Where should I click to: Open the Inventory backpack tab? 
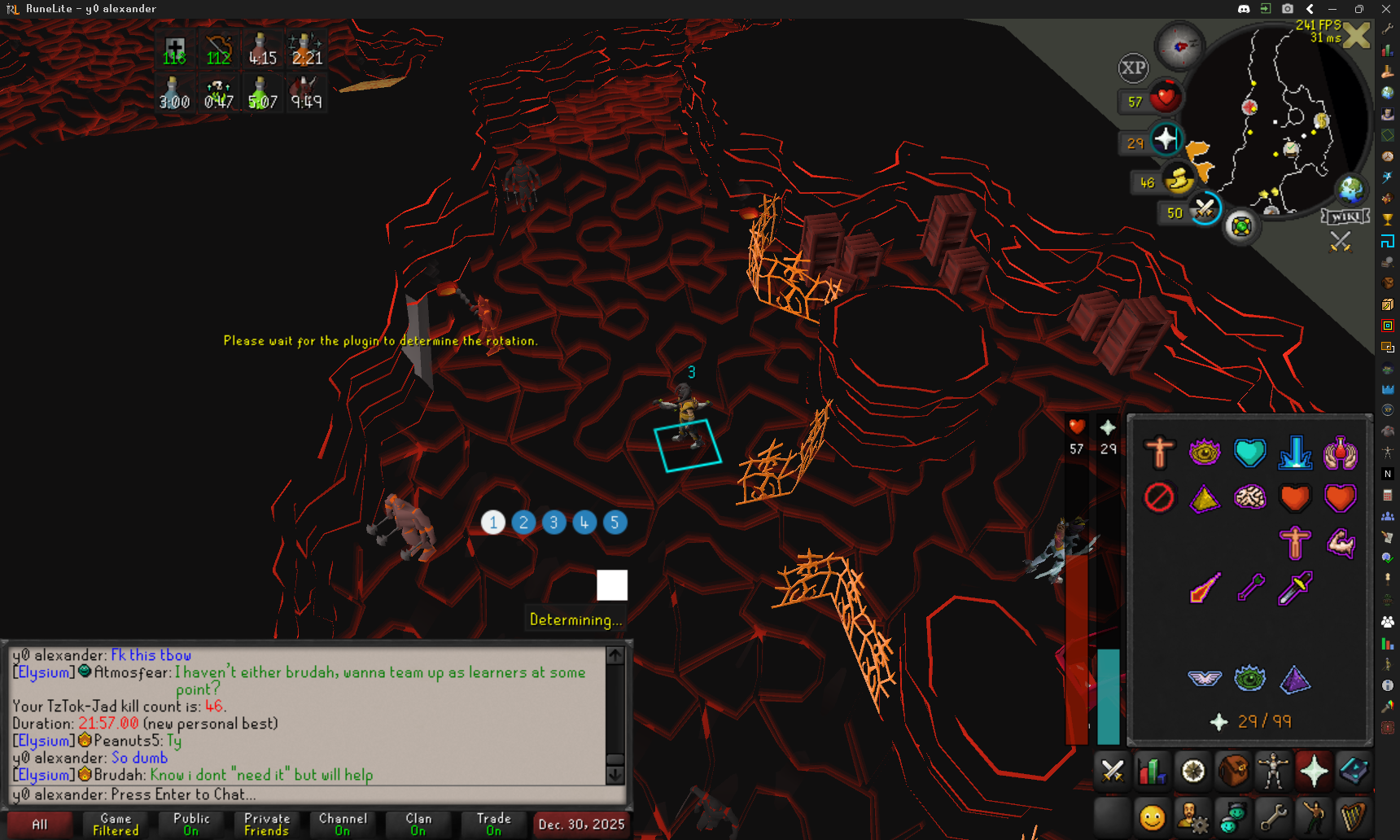click(1233, 771)
